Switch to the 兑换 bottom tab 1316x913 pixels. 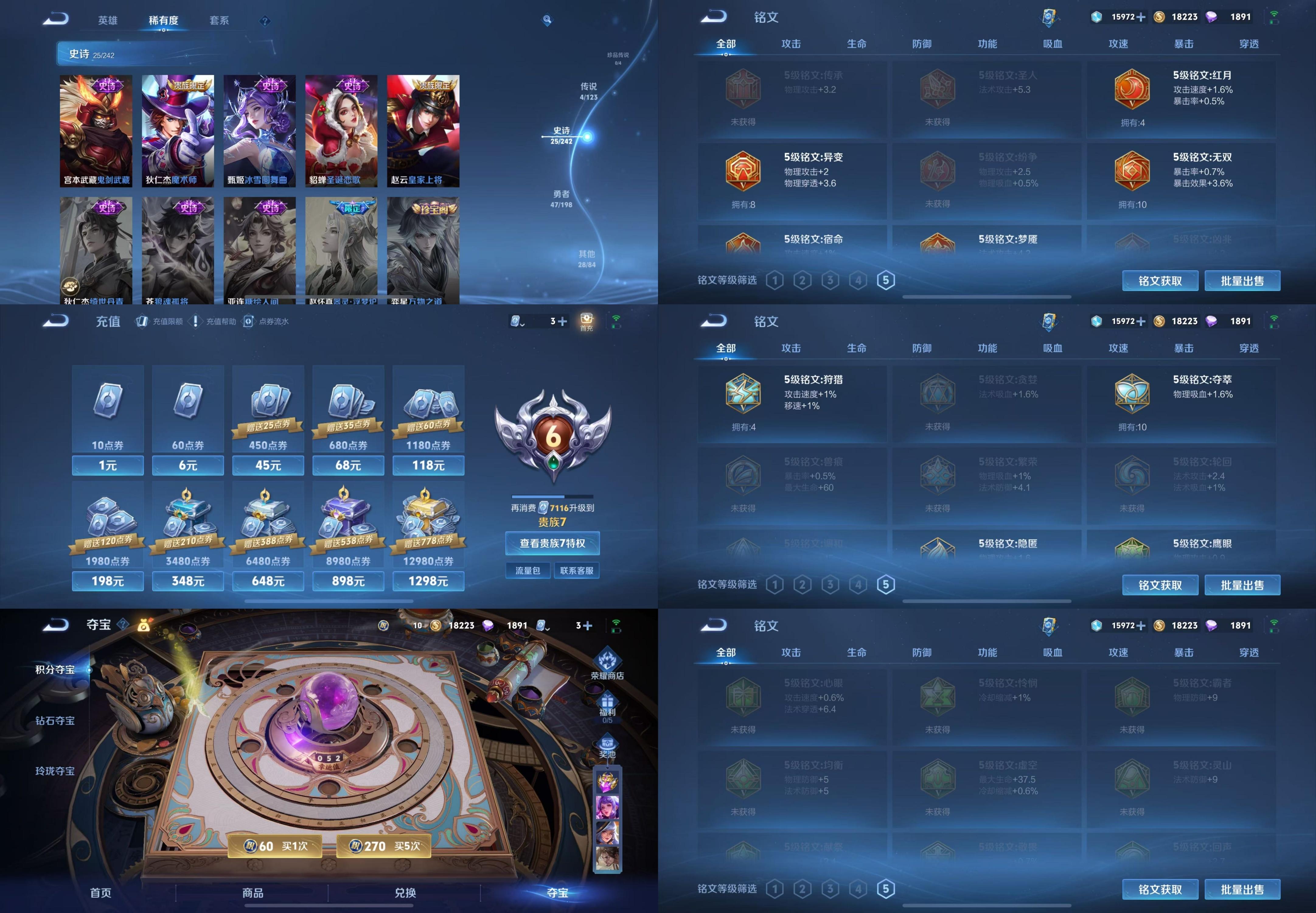click(x=405, y=892)
